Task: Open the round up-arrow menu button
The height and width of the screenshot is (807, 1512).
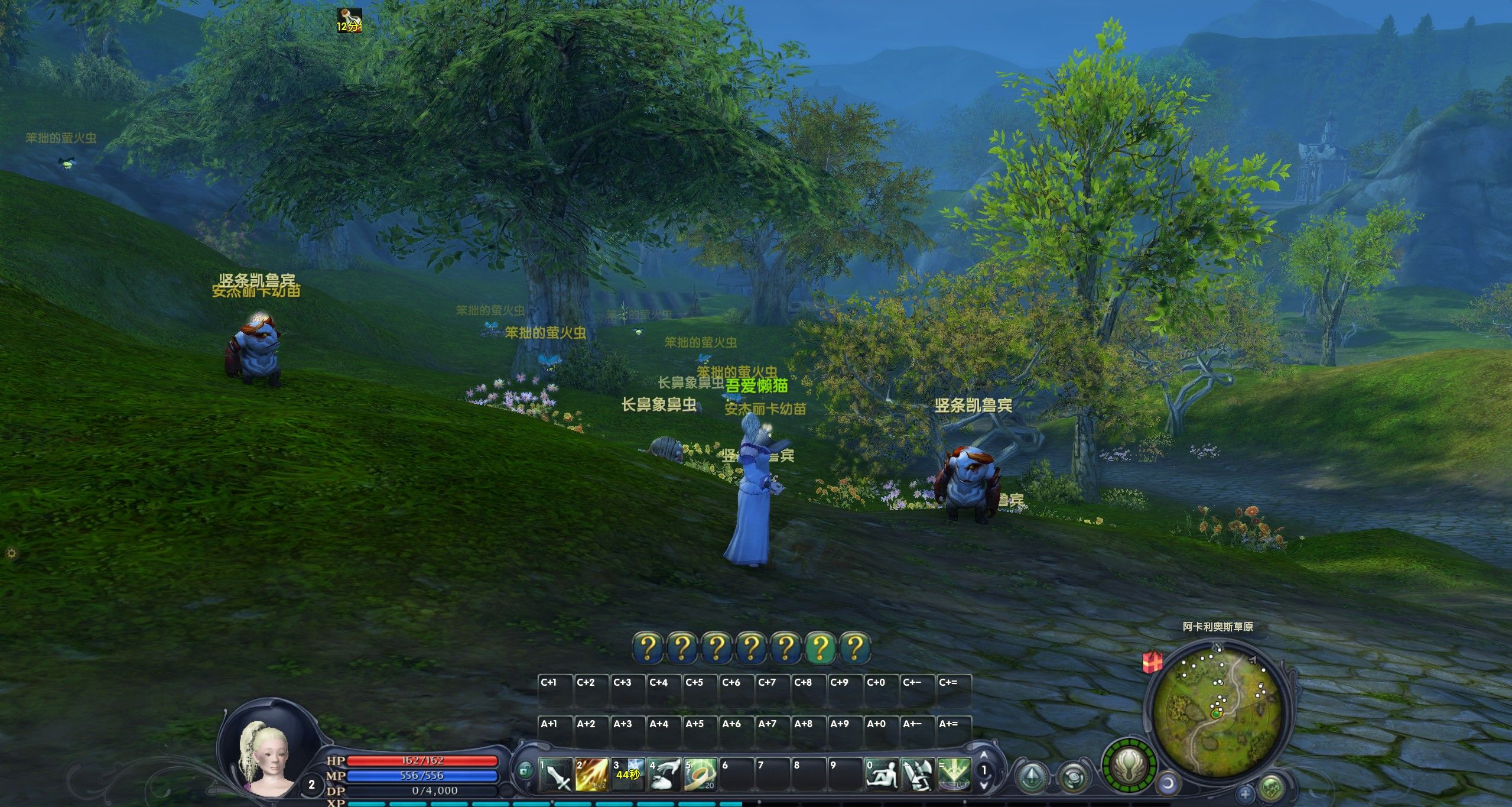Action: click(1032, 776)
